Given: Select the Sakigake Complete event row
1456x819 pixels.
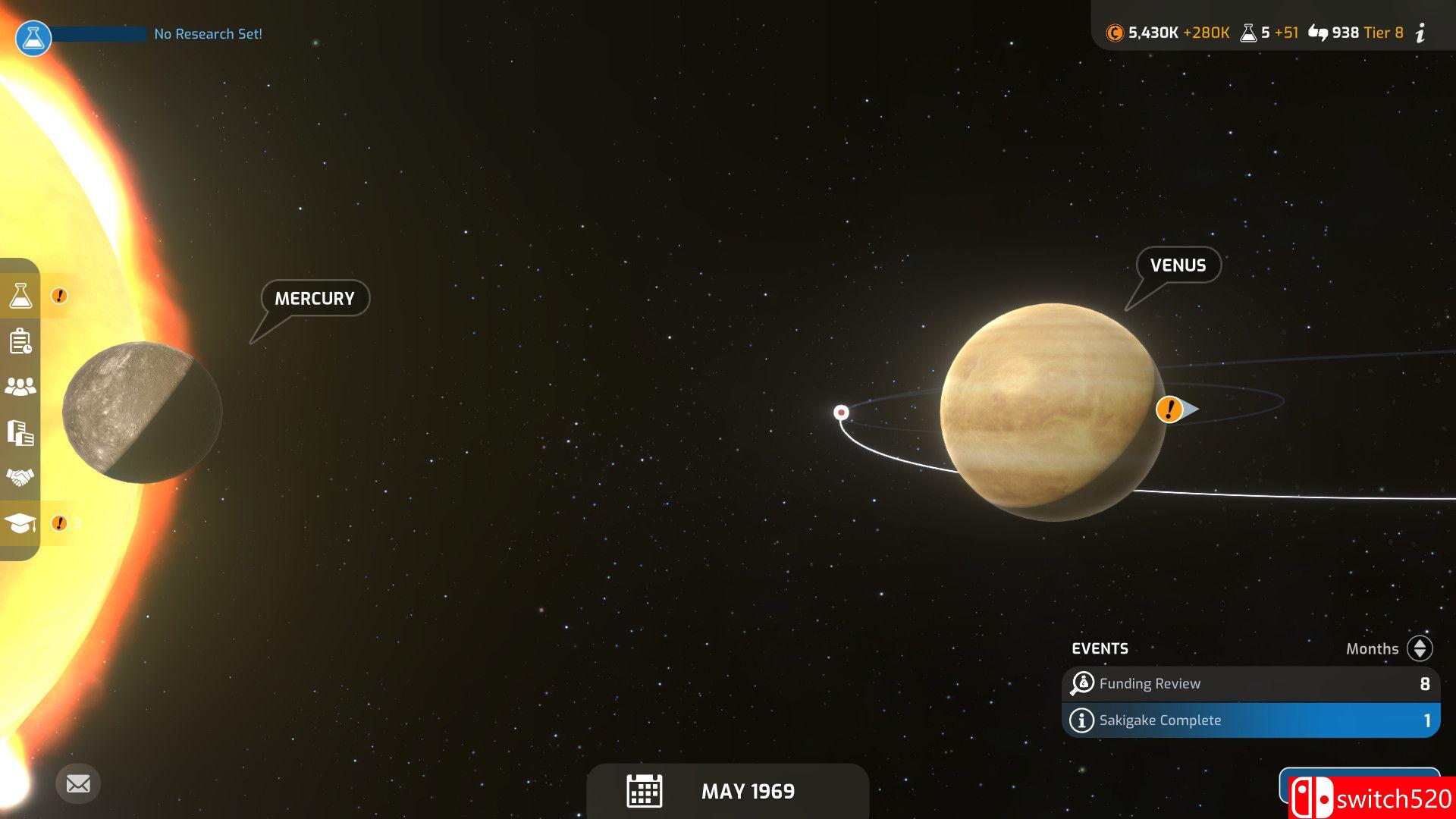Looking at the screenshot, I should tap(1250, 720).
